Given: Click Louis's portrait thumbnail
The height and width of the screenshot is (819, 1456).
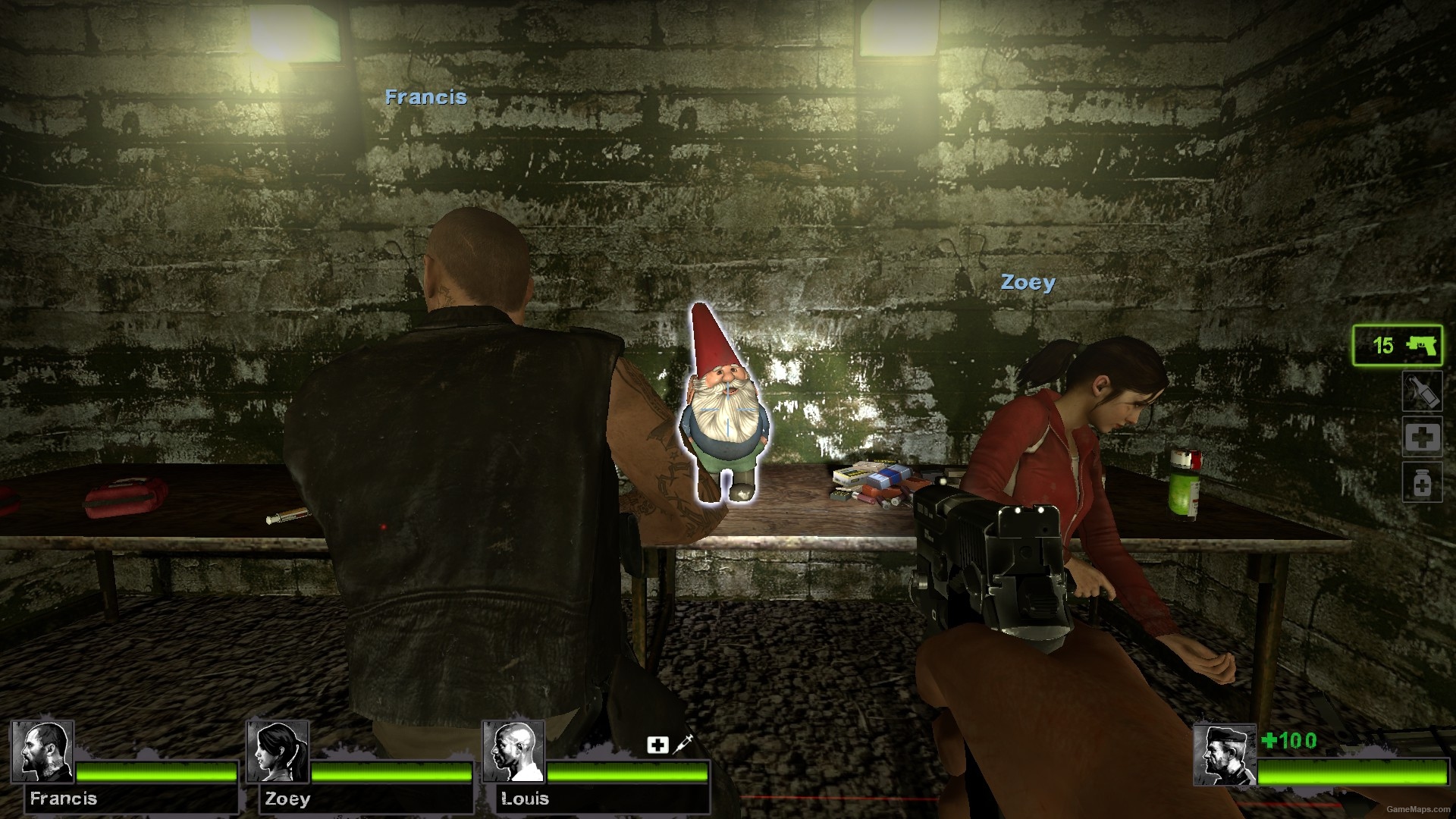Looking at the screenshot, I should pos(516,756).
